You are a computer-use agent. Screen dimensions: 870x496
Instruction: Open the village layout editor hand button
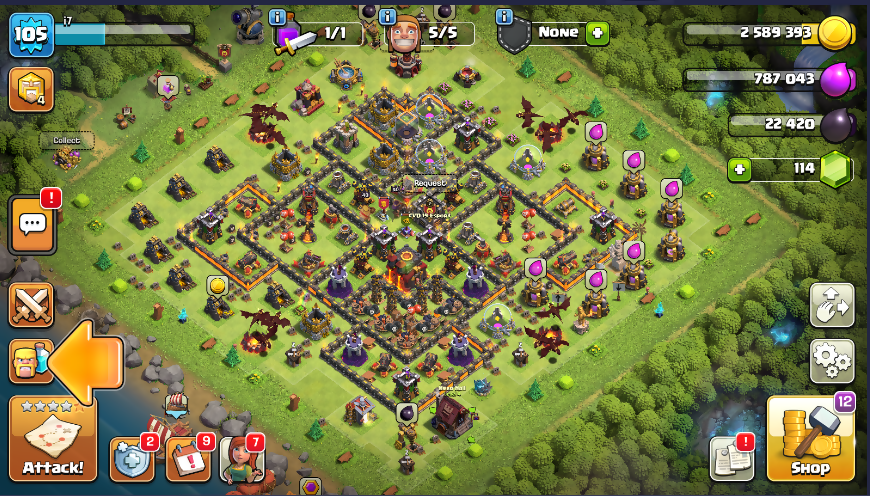coord(831,306)
